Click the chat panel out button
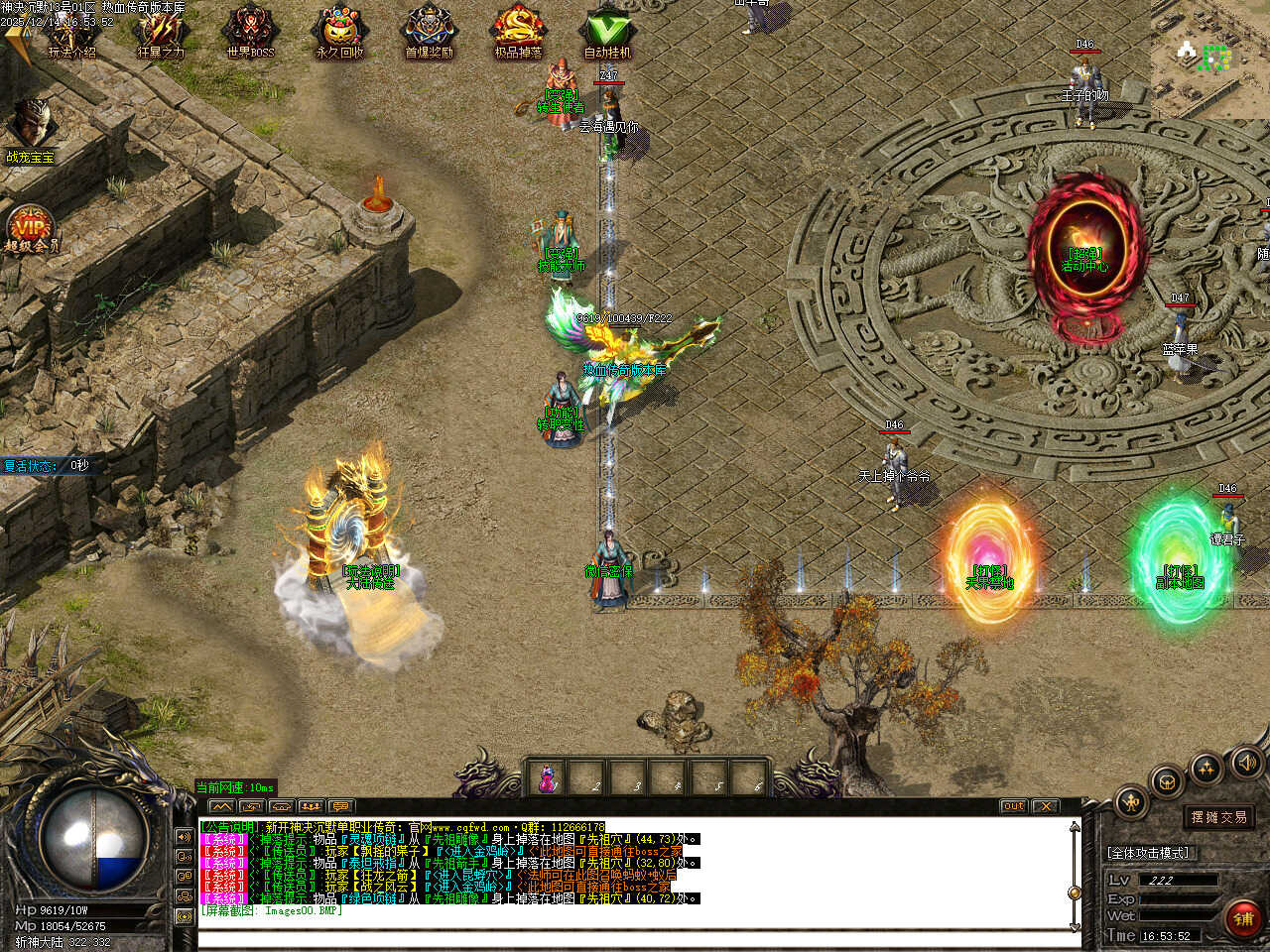 1013,806
